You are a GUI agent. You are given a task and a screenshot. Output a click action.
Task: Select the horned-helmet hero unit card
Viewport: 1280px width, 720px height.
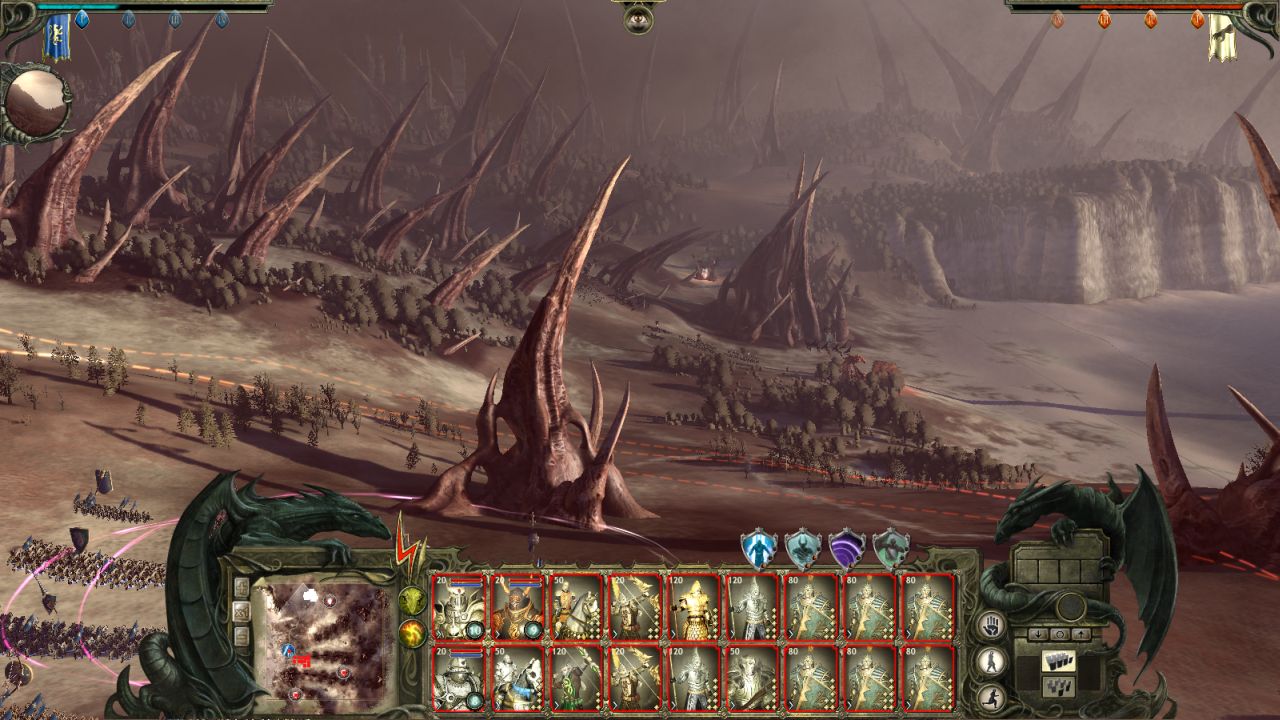coord(517,607)
